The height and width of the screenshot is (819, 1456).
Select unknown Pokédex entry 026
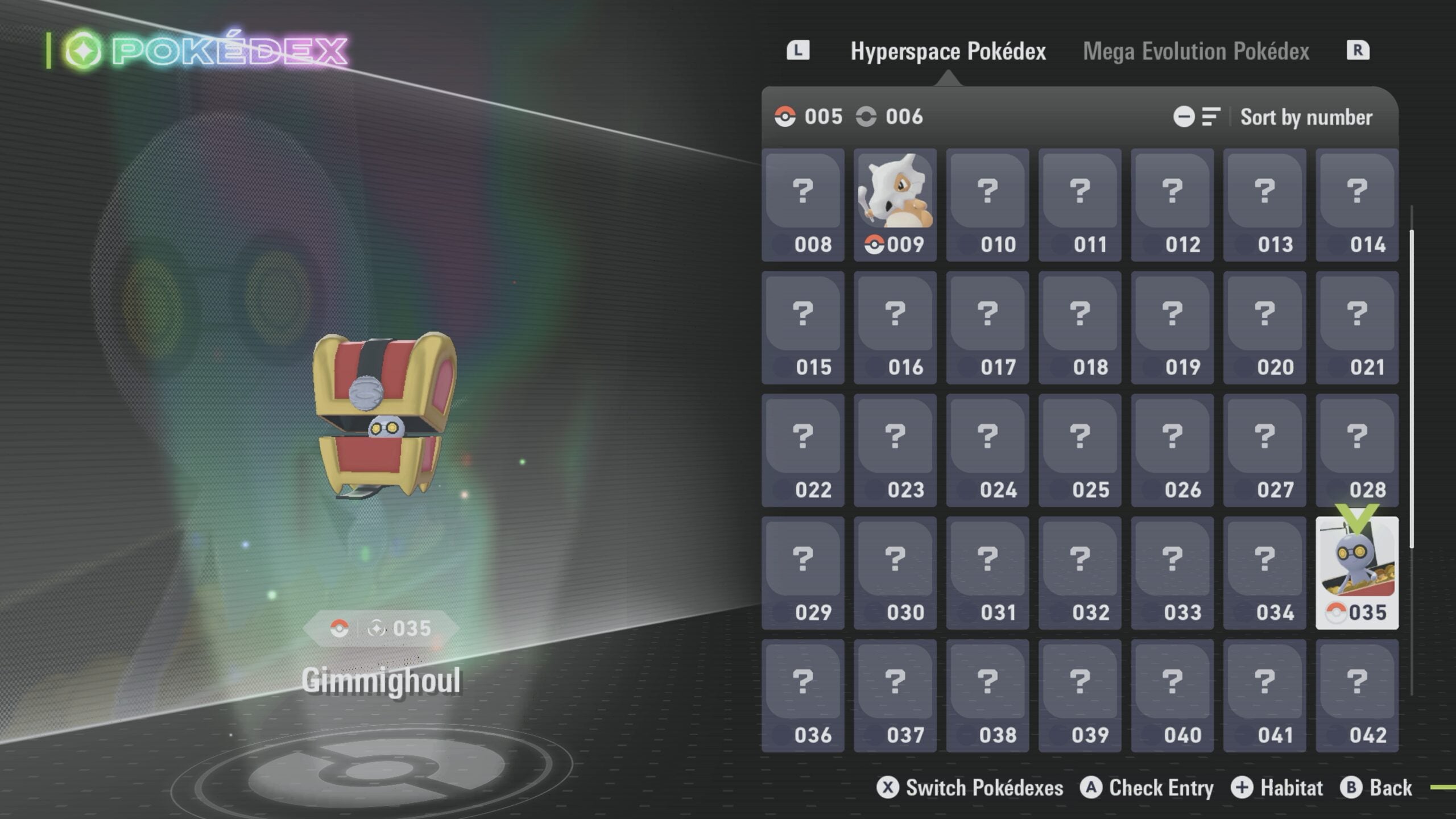[1172, 450]
